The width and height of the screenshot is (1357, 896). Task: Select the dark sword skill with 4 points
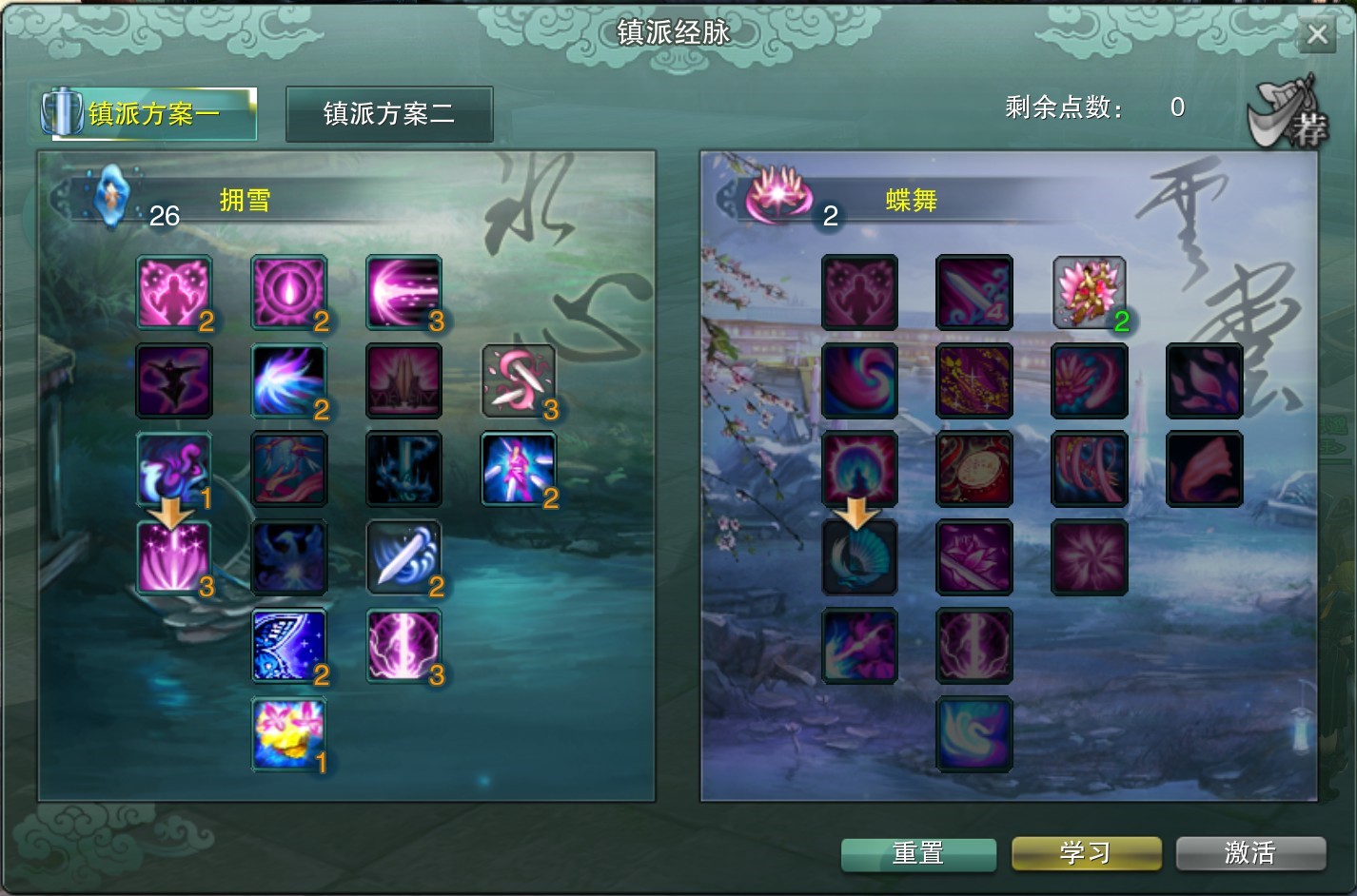click(x=973, y=292)
